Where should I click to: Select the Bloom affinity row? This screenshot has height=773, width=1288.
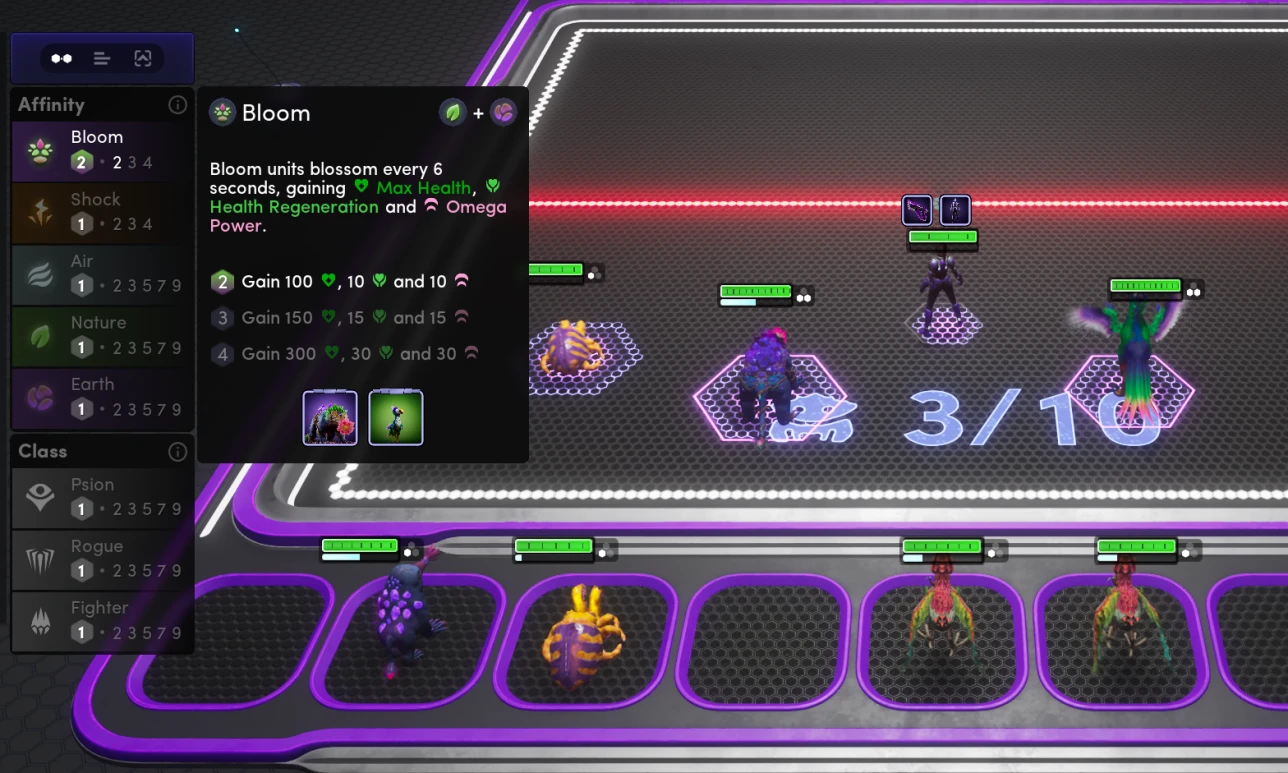coord(102,150)
